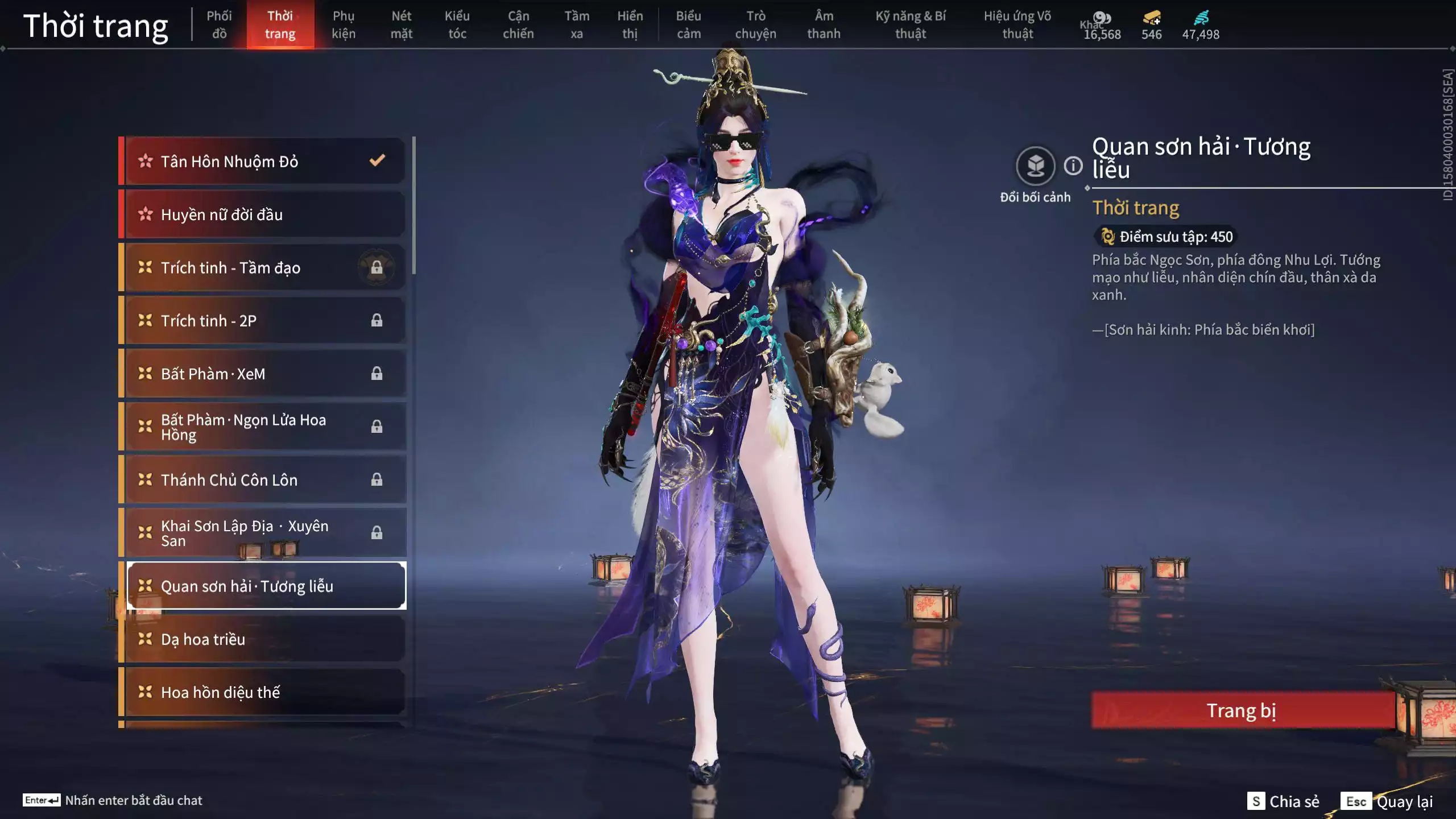Switch to the Phối đồ tab
1456x819 pixels.
(x=220, y=25)
